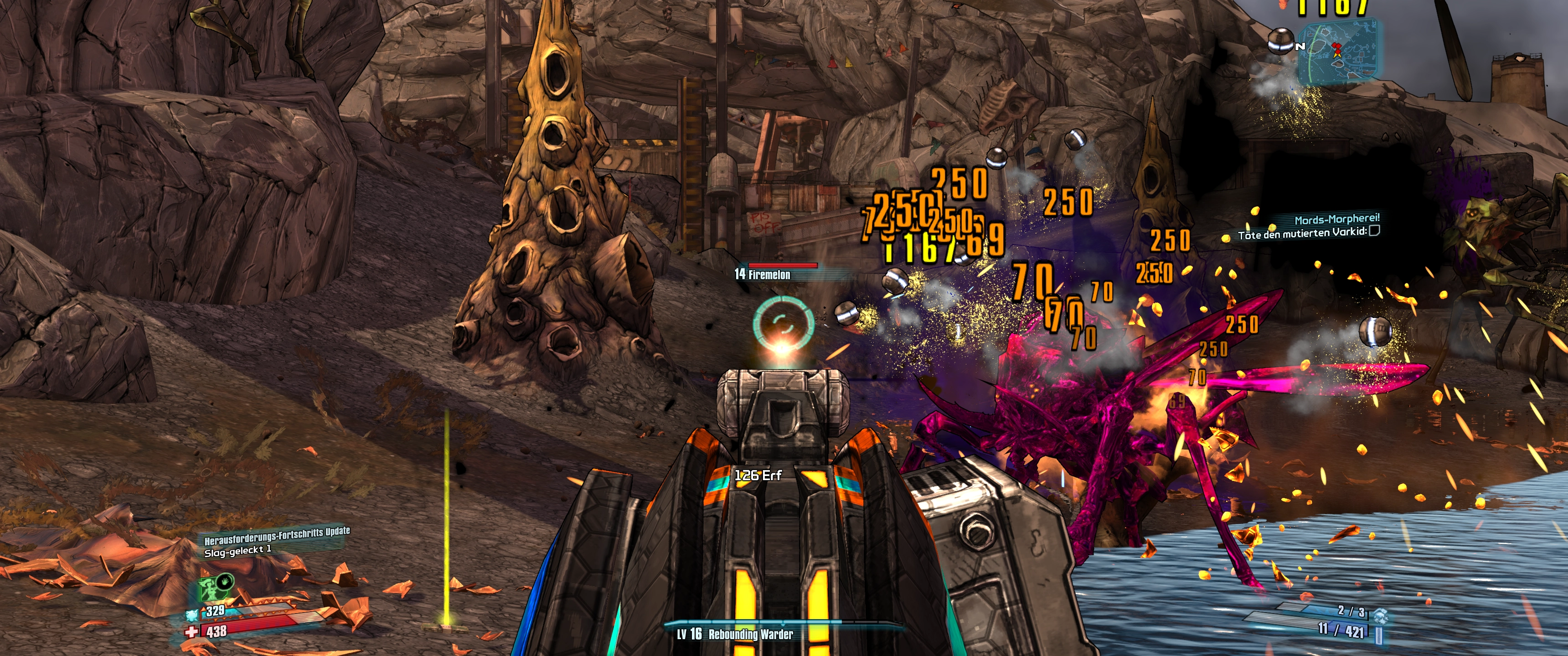Tick the mutated Varkid objective checkbox
Image resolution: width=1568 pixels, height=656 pixels.
click(1374, 231)
